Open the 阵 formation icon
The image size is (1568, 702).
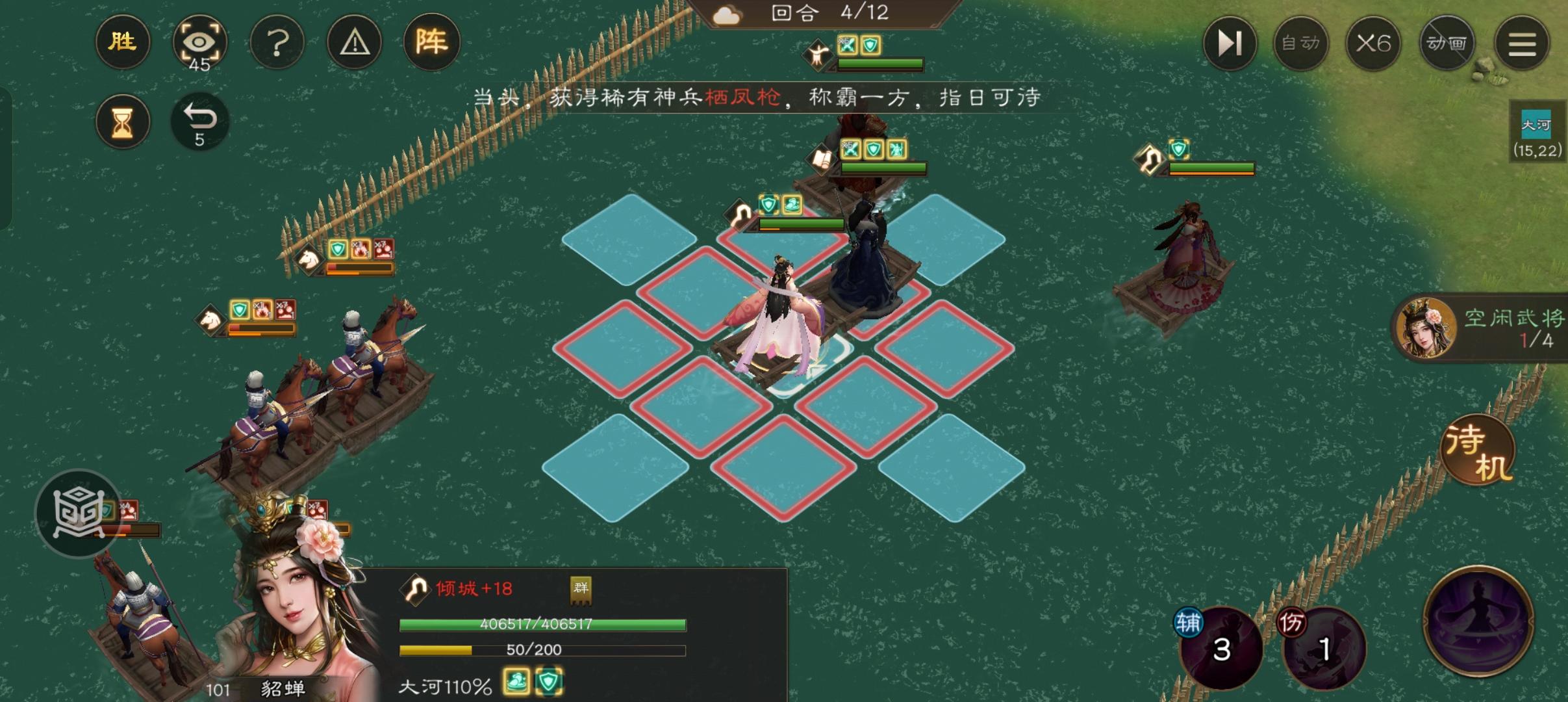[431, 42]
